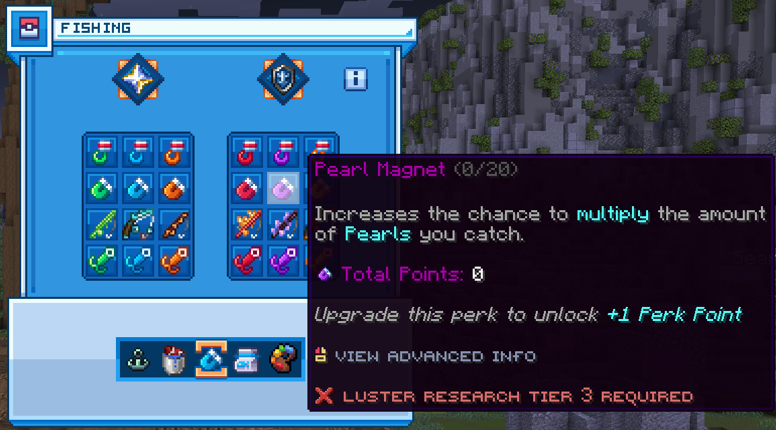Select the blue magnet perk
776x430 pixels.
(x=138, y=188)
